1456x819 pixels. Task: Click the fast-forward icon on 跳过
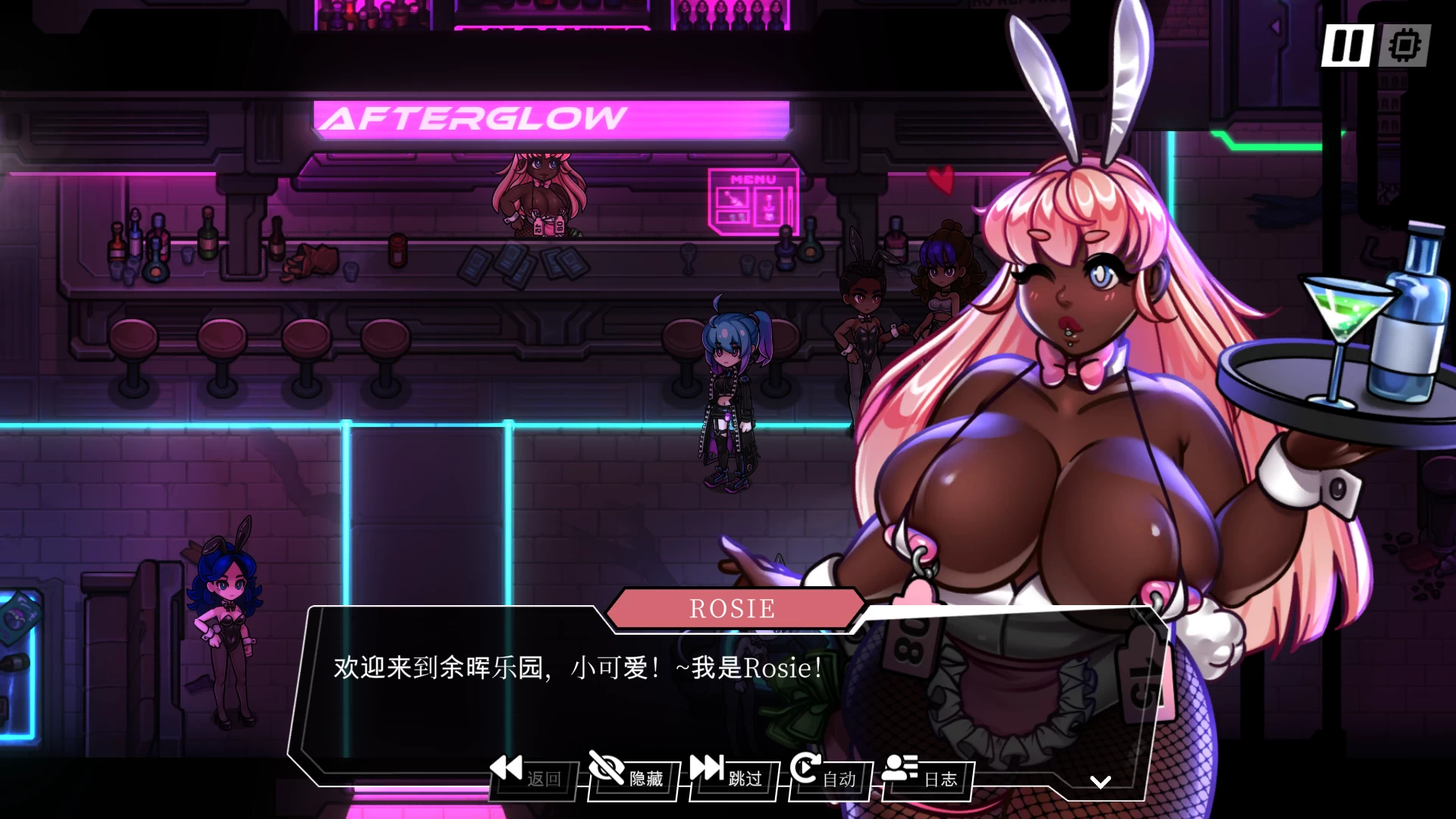tap(709, 769)
